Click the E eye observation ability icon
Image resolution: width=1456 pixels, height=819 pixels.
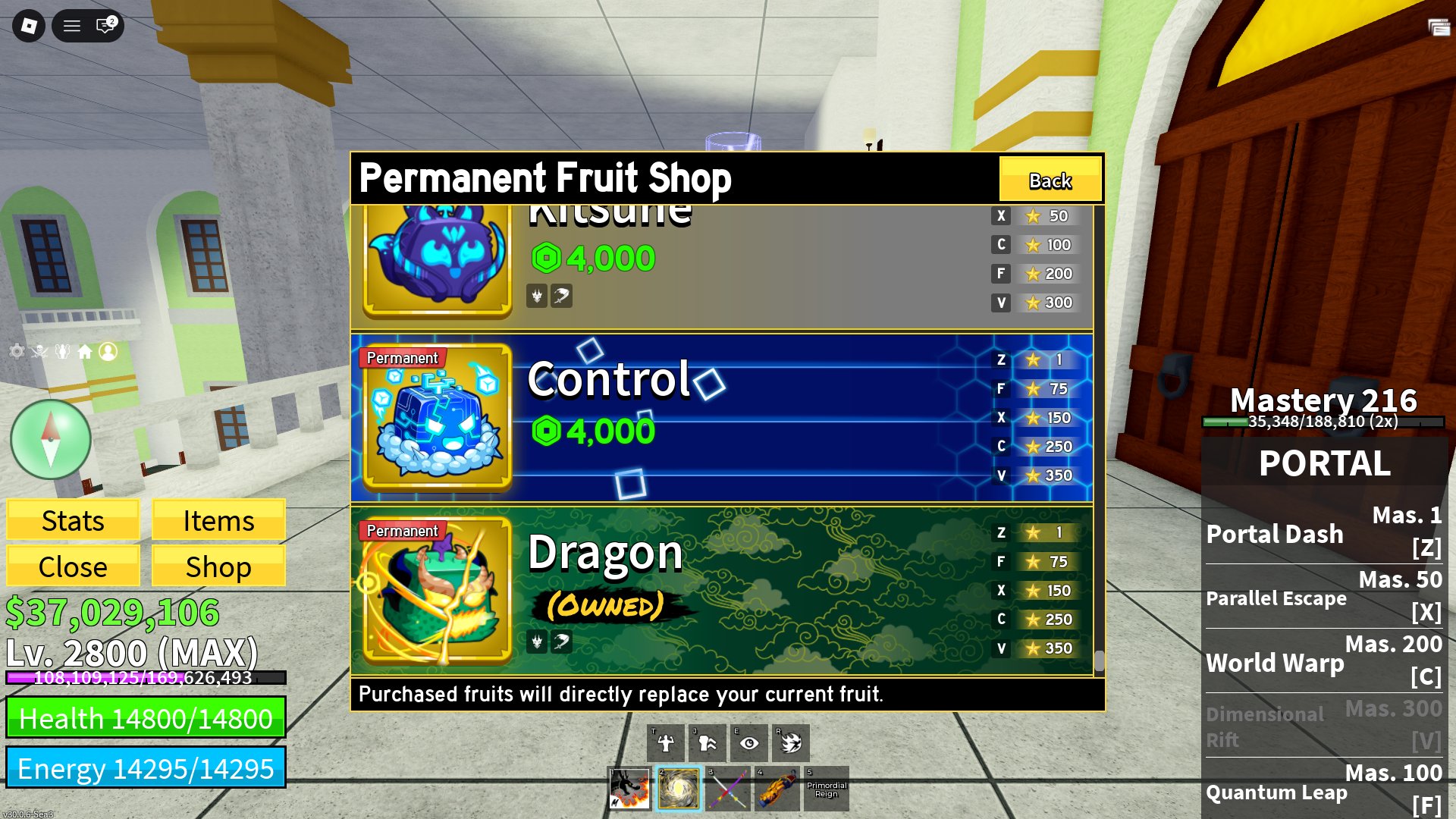pyautogui.click(x=748, y=742)
